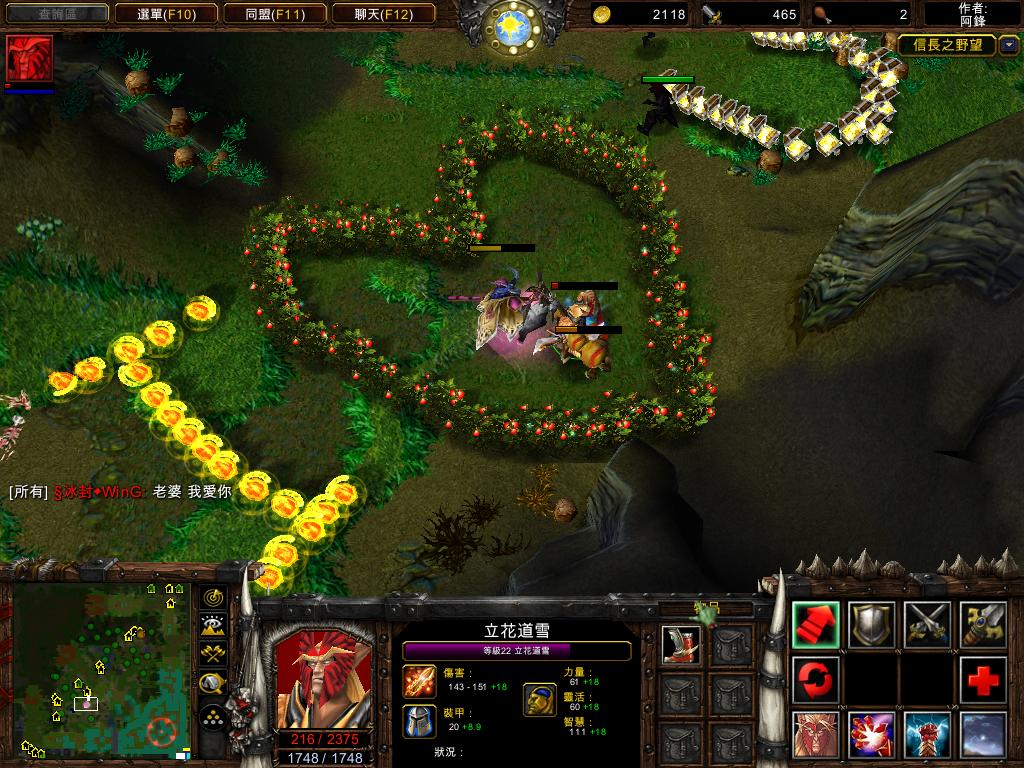Open the red cross hero skills menu
The width and height of the screenshot is (1024, 768).
tap(984, 680)
